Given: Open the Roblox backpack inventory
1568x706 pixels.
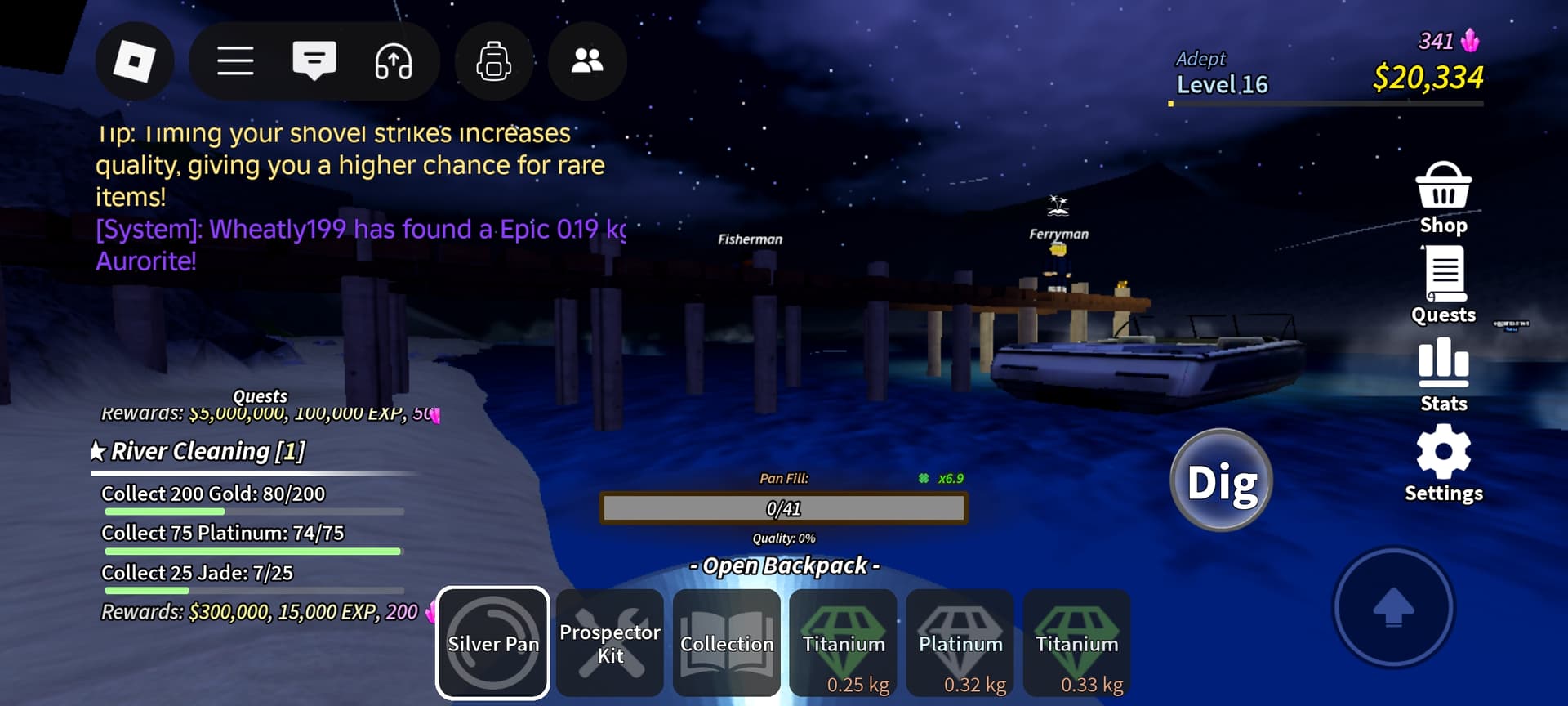Looking at the screenshot, I should tap(493, 61).
